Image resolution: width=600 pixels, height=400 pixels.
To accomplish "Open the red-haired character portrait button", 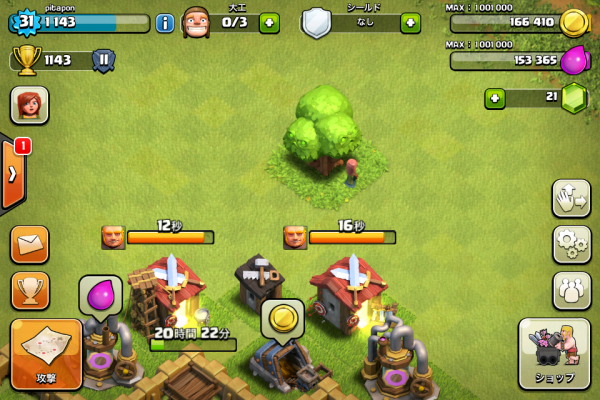I will pyautogui.click(x=30, y=104).
